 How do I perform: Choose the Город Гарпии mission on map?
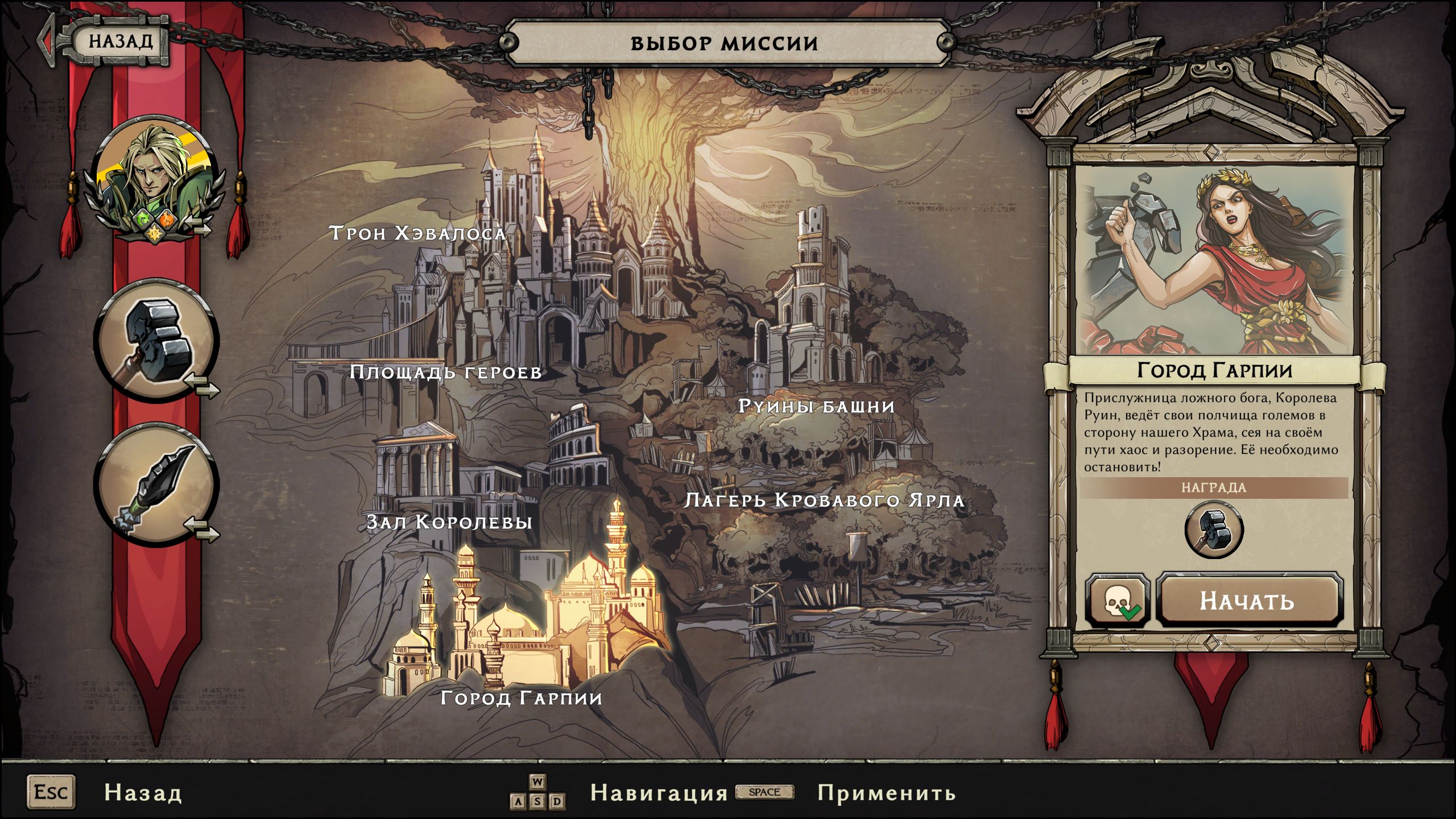[522, 698]
